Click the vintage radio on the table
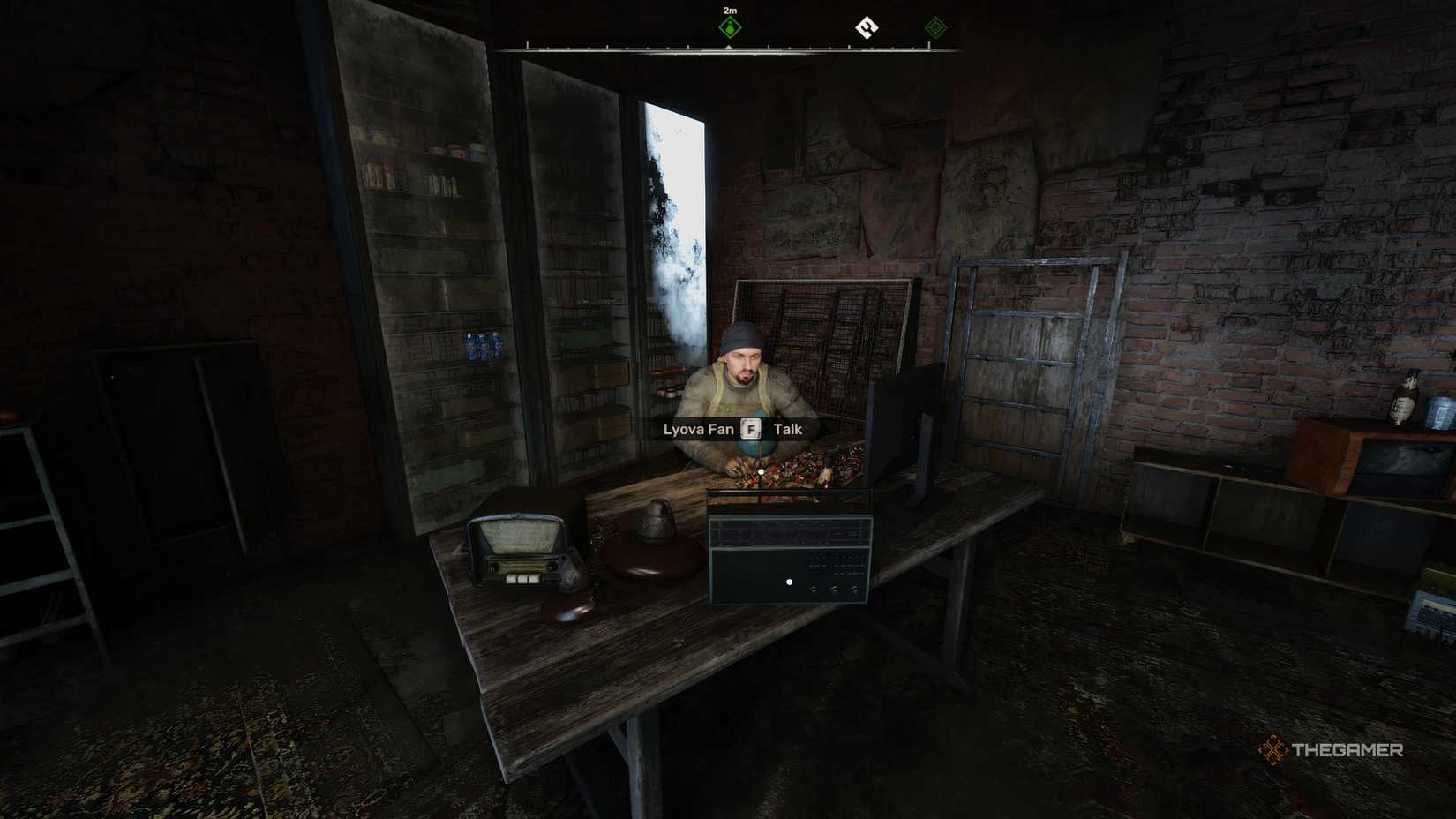The image size is (1456, 819). [x=516, y=545]
